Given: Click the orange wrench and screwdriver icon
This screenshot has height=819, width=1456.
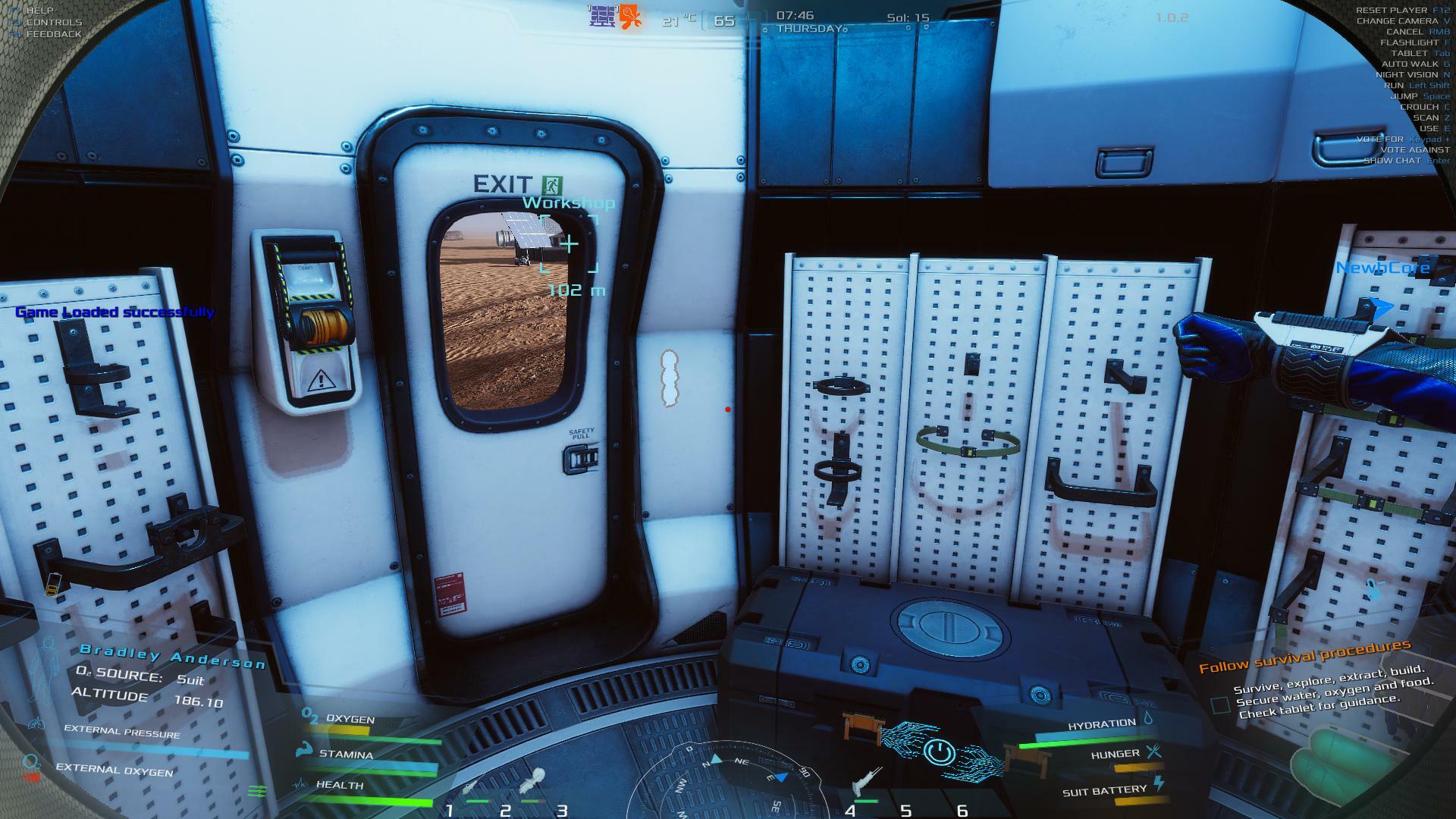Looking at the screenshot, I should [630, 16].
